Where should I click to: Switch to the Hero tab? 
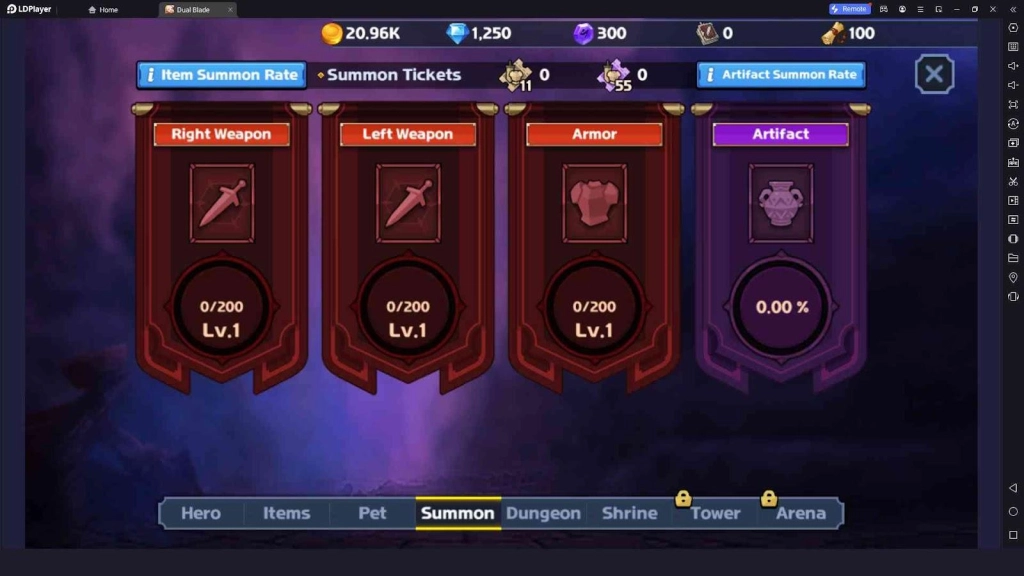(201, 513)
